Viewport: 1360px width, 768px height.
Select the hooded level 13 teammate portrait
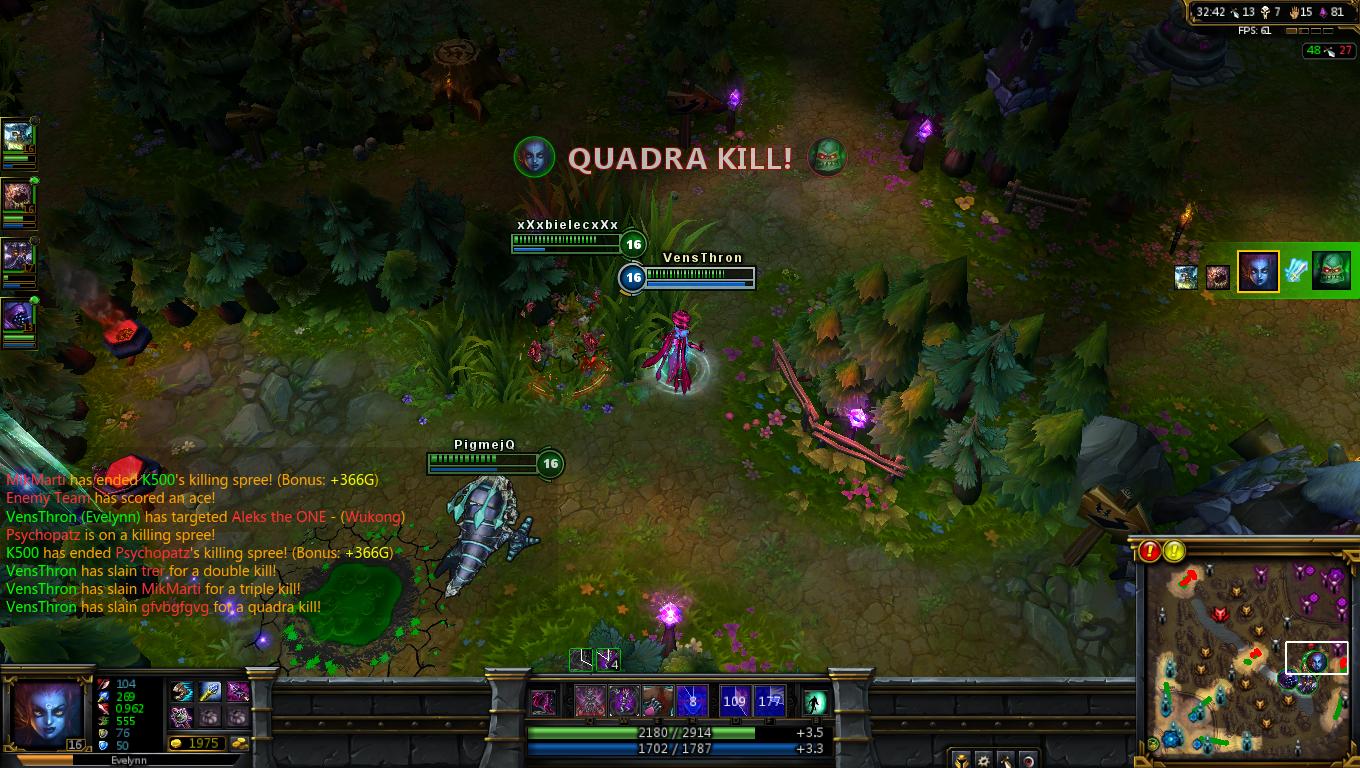click(18, 316)
